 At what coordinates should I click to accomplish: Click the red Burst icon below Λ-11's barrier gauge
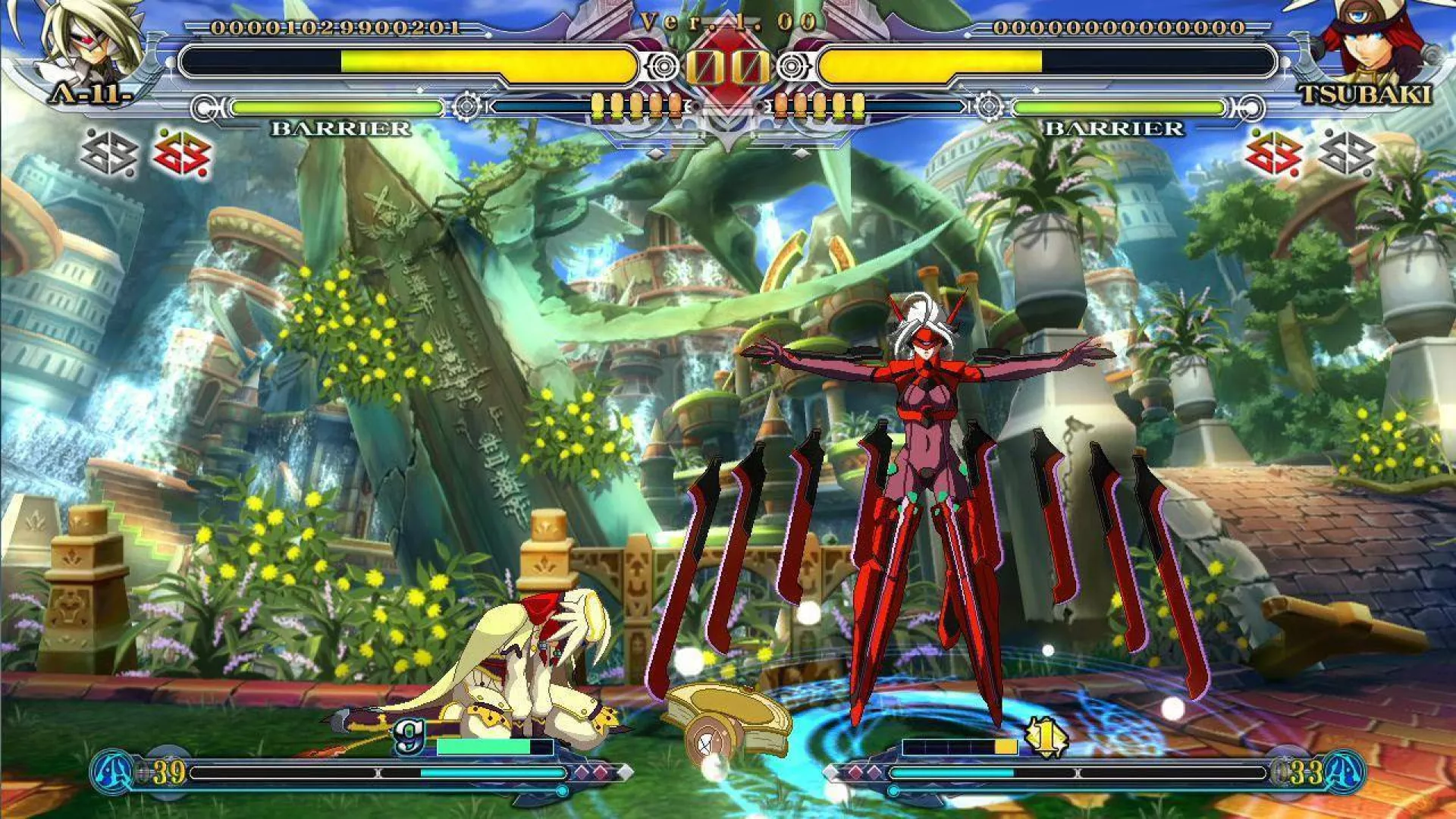point(182,153)
